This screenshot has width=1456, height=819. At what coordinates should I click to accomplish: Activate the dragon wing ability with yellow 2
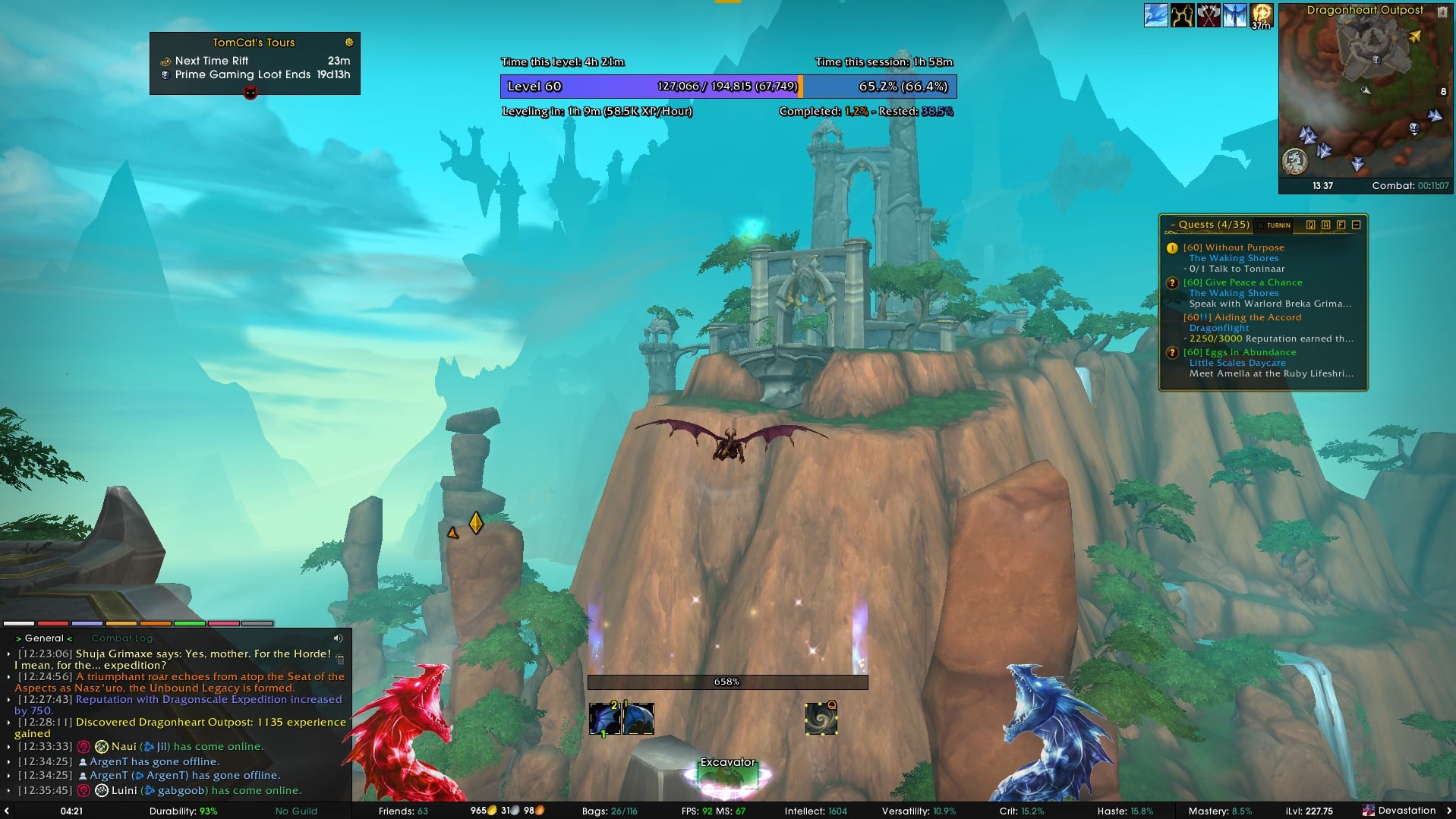point(605,719)
